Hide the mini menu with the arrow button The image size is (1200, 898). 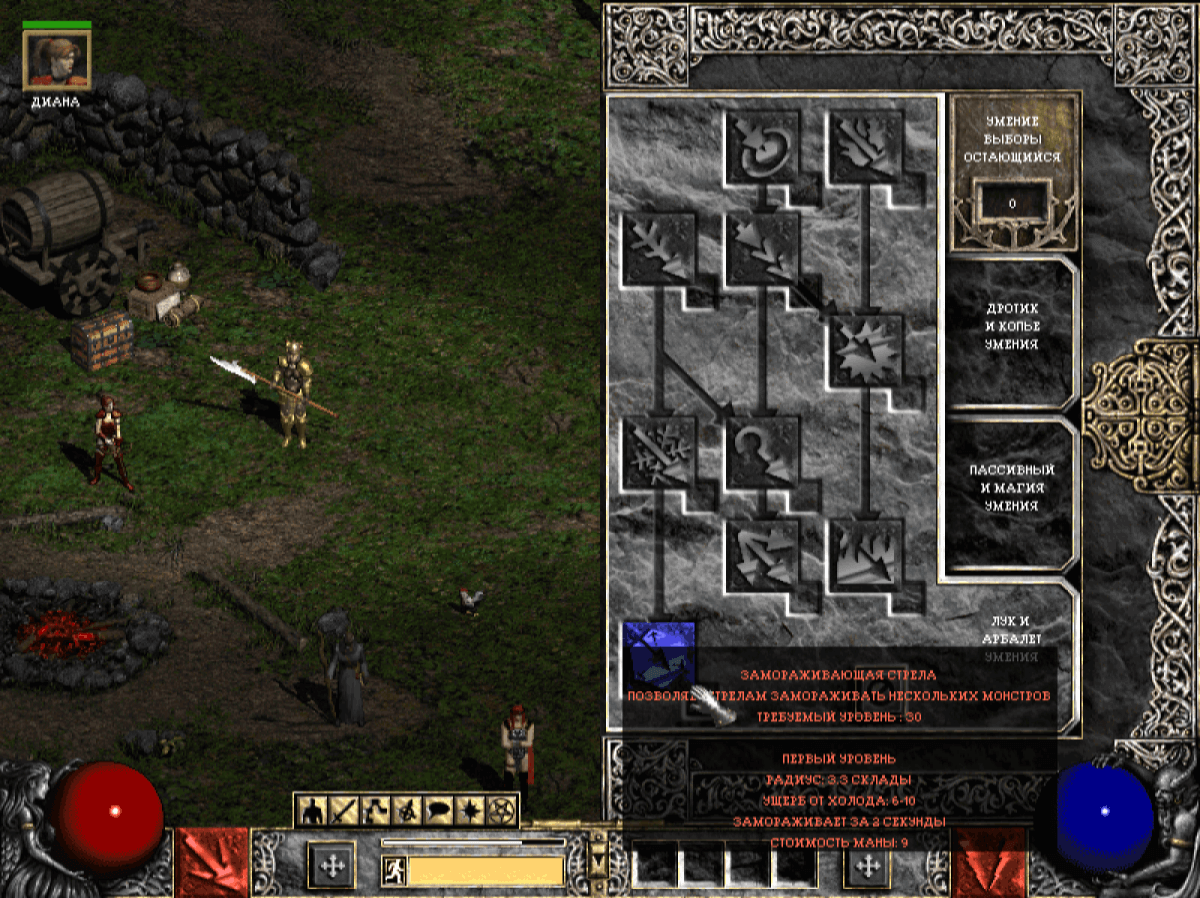coord(600,859)
